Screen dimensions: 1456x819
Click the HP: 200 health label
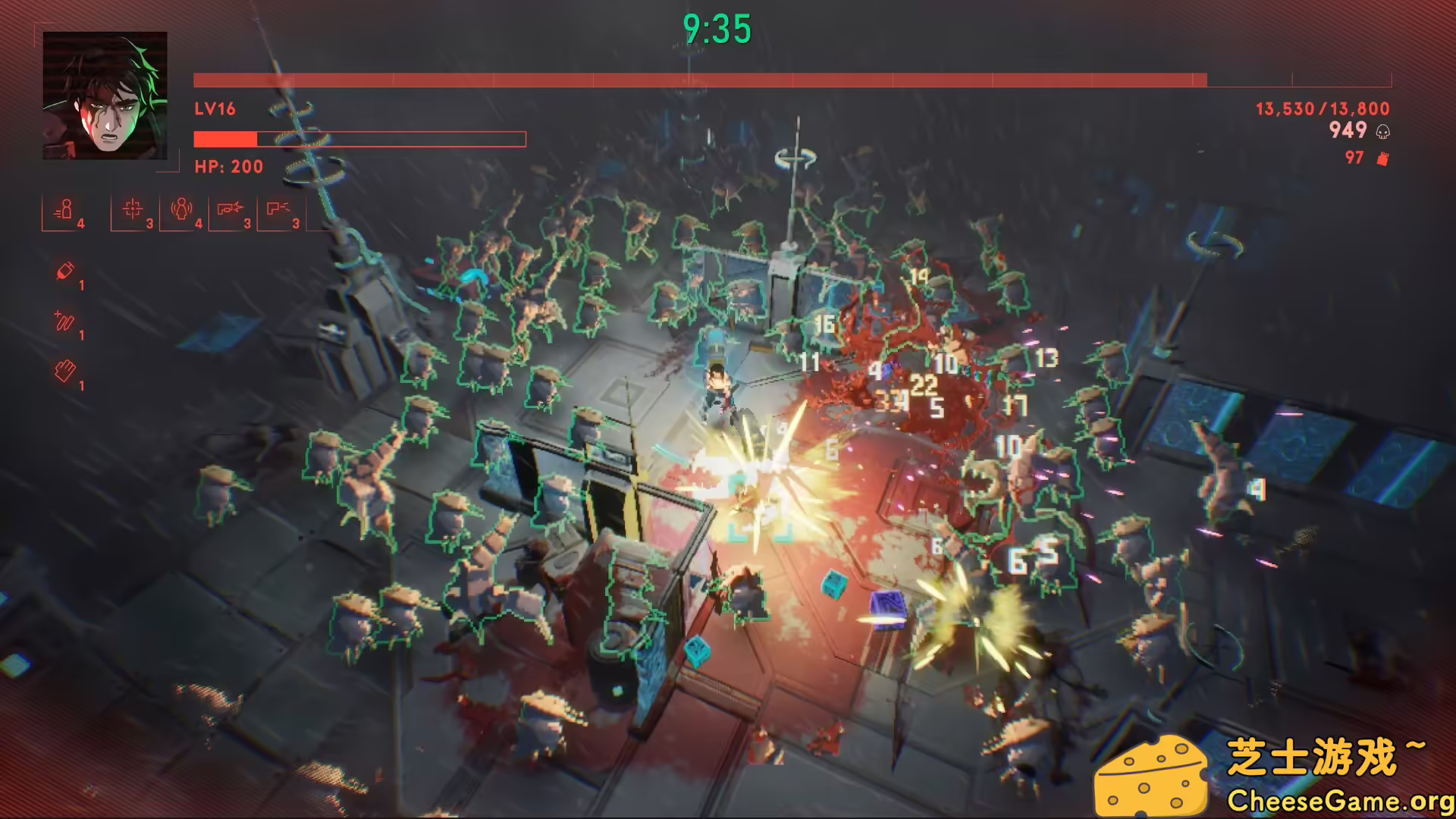227,167
